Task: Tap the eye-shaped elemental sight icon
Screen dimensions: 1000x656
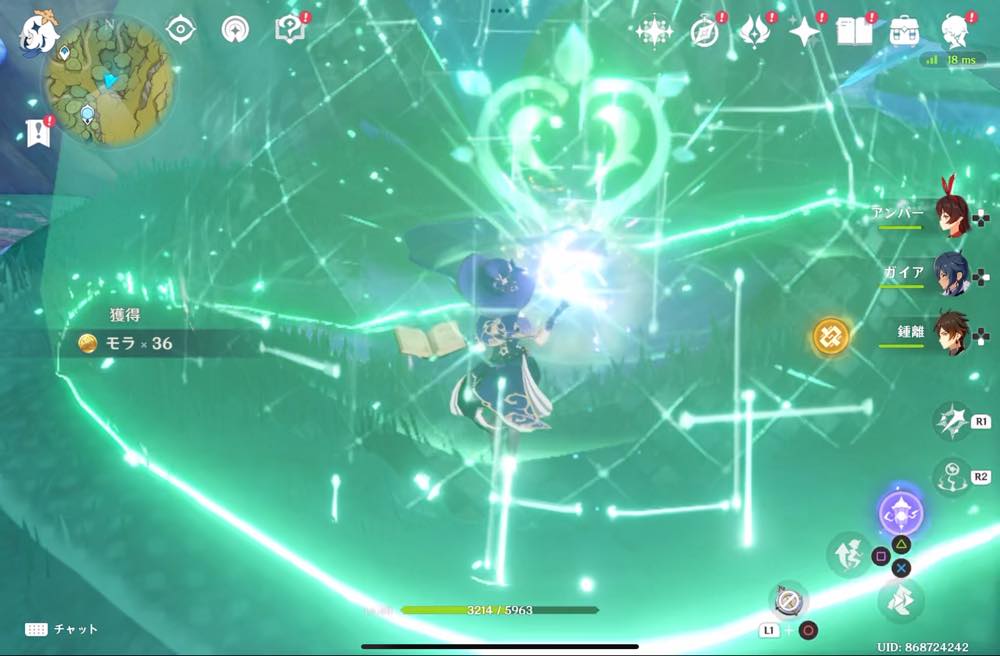Action: click(x=181, y=29)
